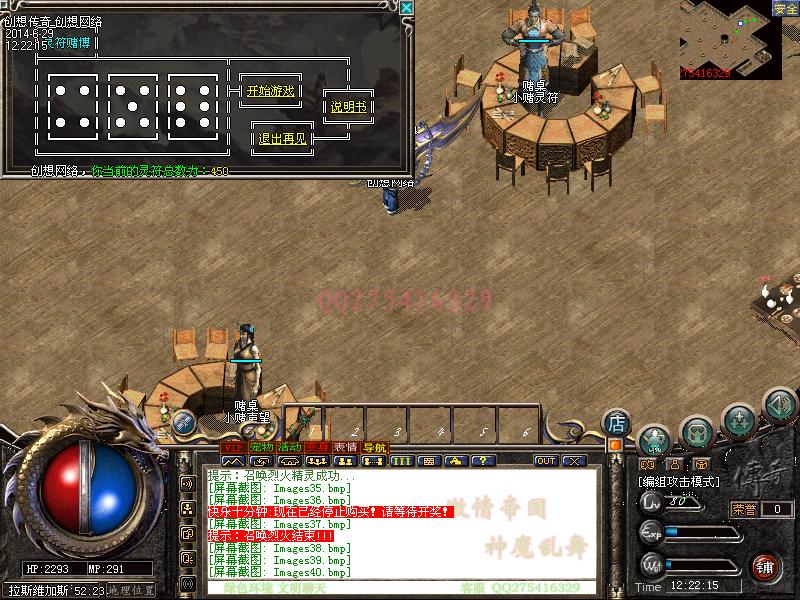Open the 店 shop round button
Viewport: 800px width, 600px height.
(x=617, y=422)
